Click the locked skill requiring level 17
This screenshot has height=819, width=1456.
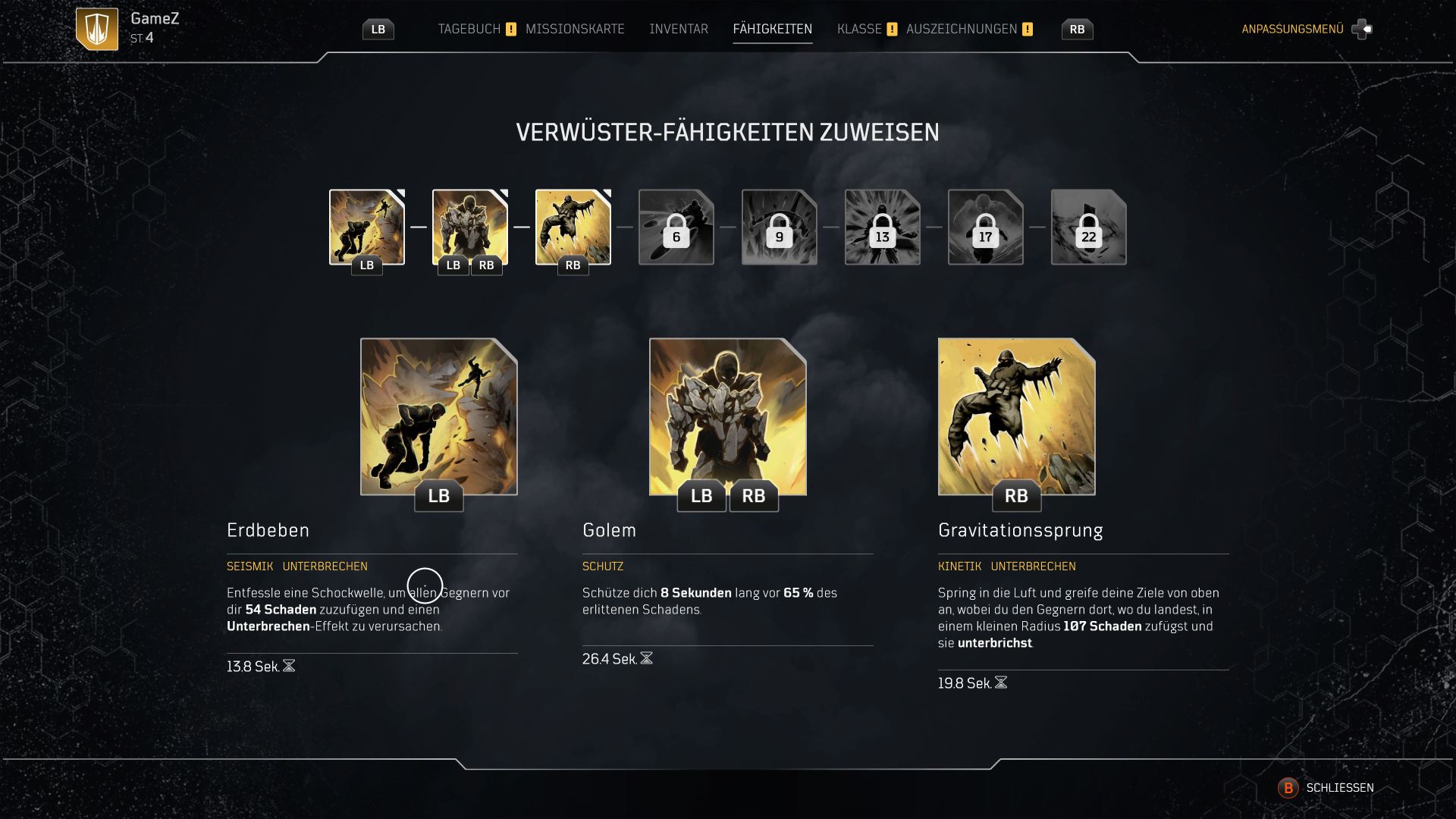click(986, 227)
